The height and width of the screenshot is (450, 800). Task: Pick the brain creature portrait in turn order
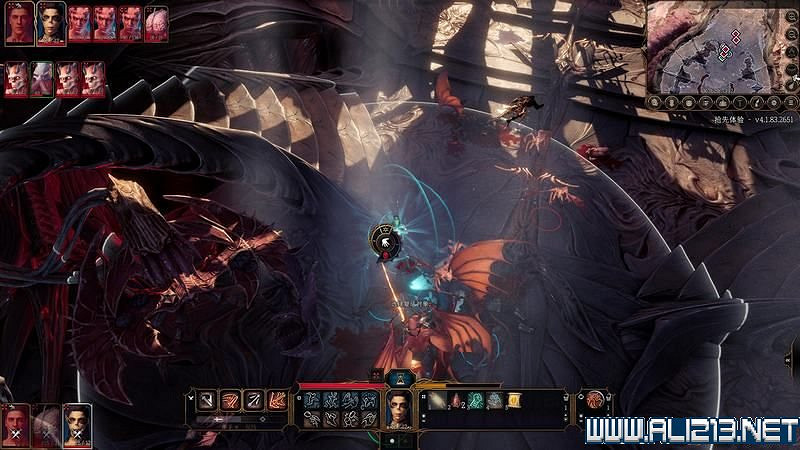[x=156, y=23]
